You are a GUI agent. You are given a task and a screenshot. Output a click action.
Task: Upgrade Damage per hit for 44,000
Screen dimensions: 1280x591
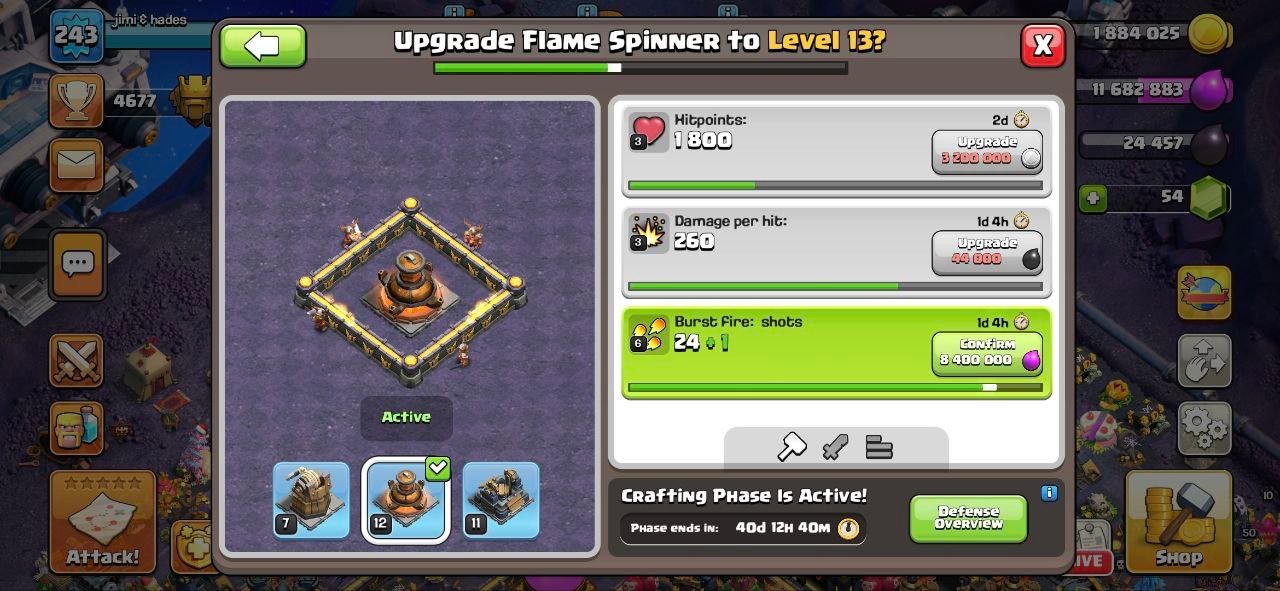pos(987,253)
